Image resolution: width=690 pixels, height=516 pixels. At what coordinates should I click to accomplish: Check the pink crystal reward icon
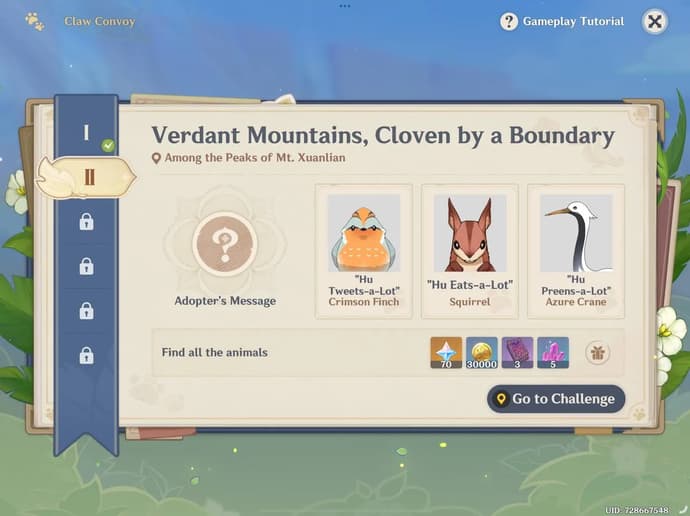553,352
